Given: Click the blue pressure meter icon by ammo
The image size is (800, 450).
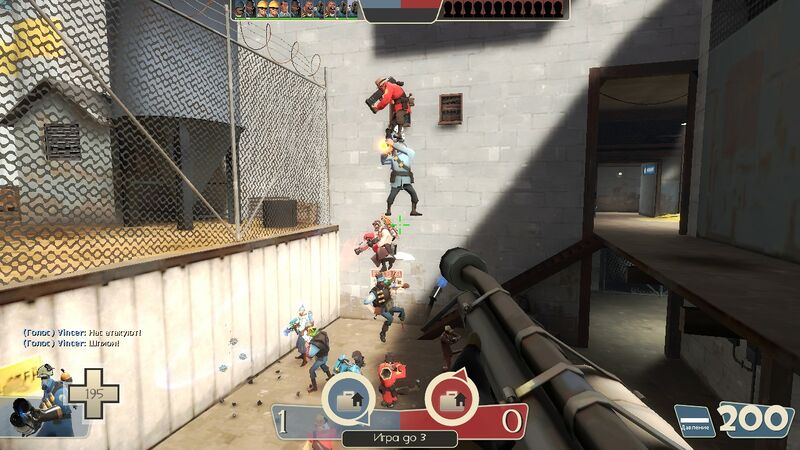Looking at the screenshot, I should pos(694,422).
